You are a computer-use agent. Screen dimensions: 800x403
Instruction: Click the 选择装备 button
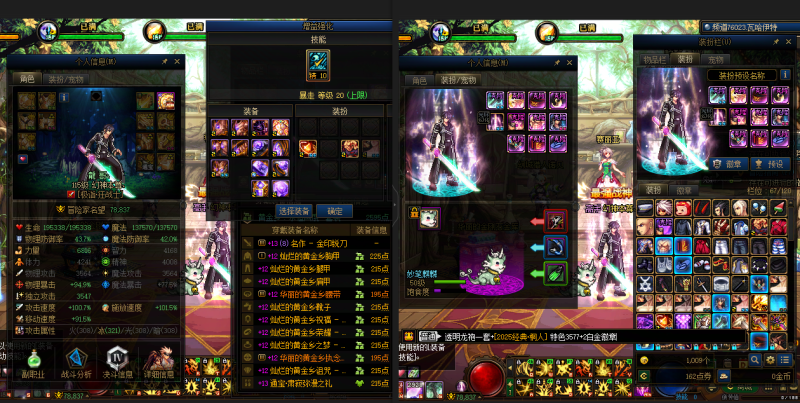pyautogui.click(x=294, y=211)
